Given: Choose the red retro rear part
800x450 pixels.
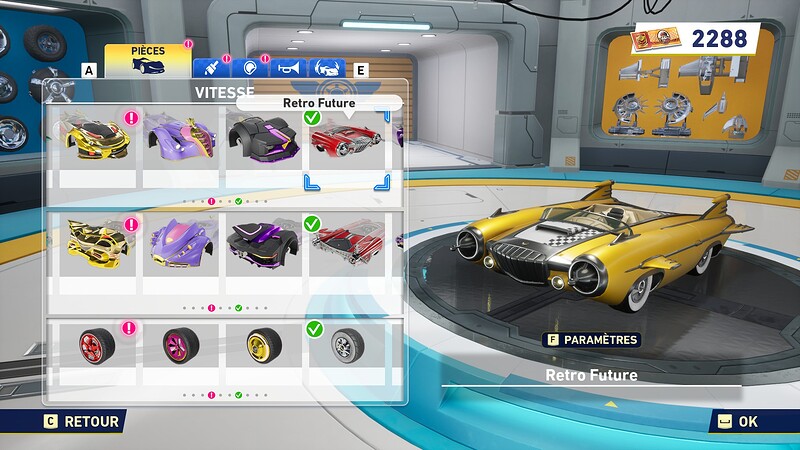Looking at the screenshot, I should coord(347,240).
